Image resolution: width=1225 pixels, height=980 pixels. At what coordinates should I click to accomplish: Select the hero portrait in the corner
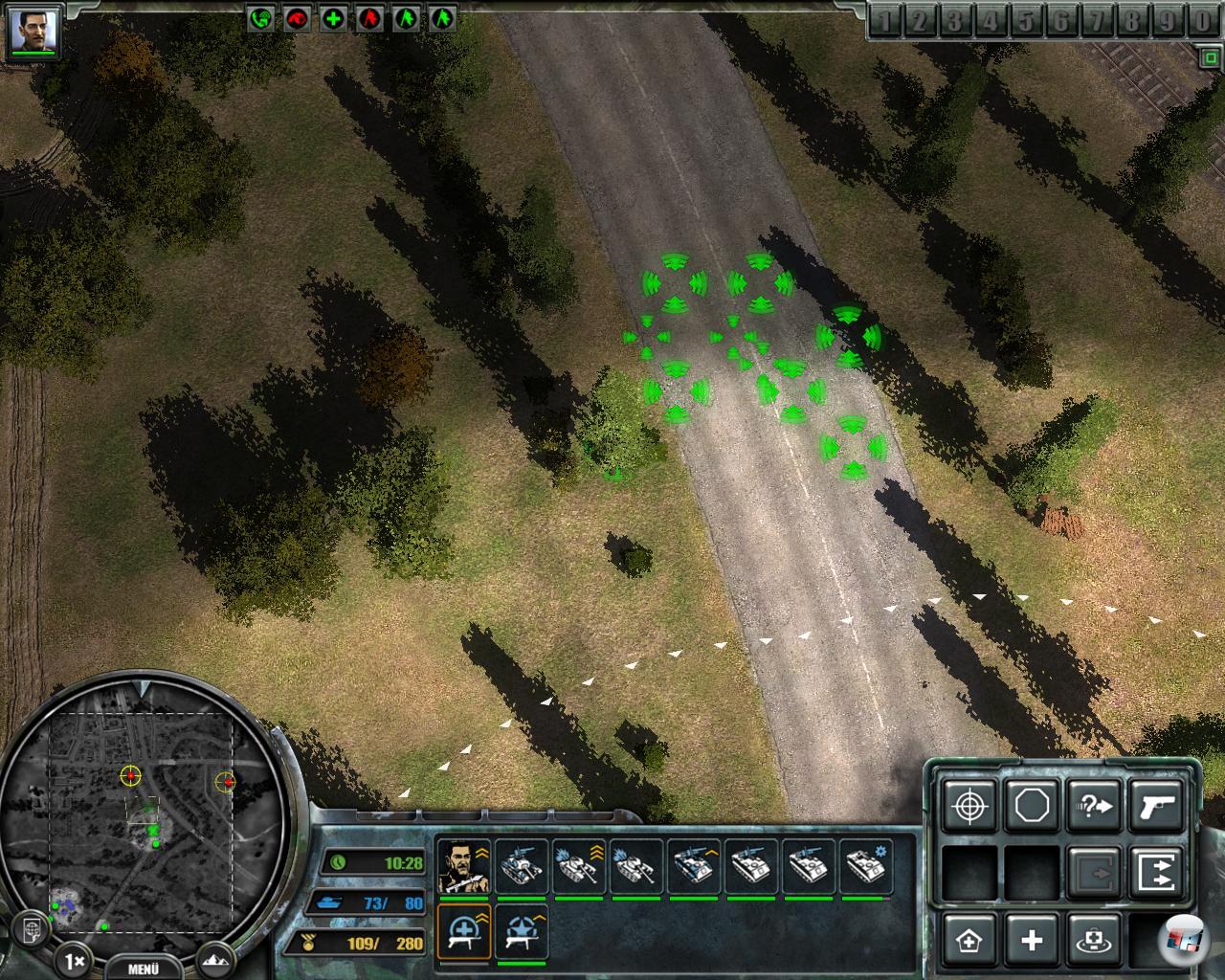coord(34,30)
